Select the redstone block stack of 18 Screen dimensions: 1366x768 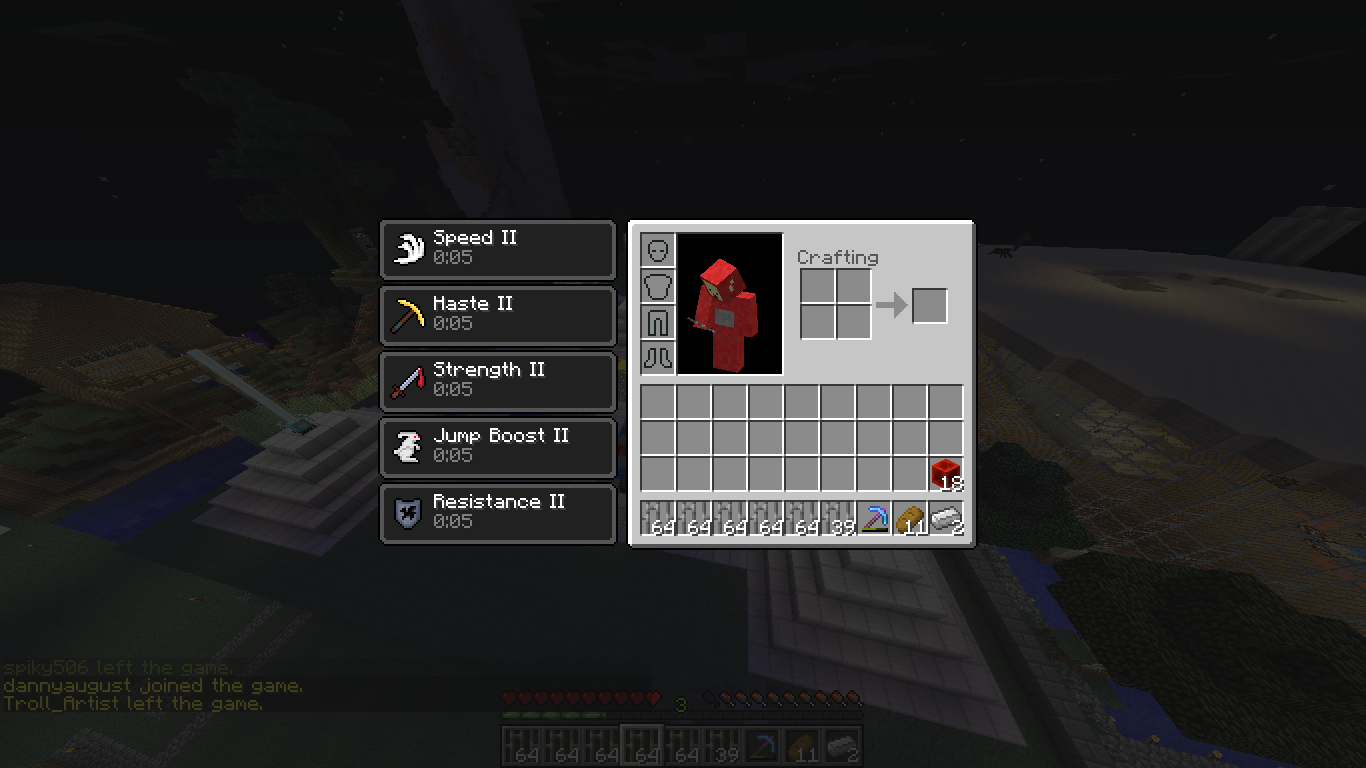tap(945, 475)
